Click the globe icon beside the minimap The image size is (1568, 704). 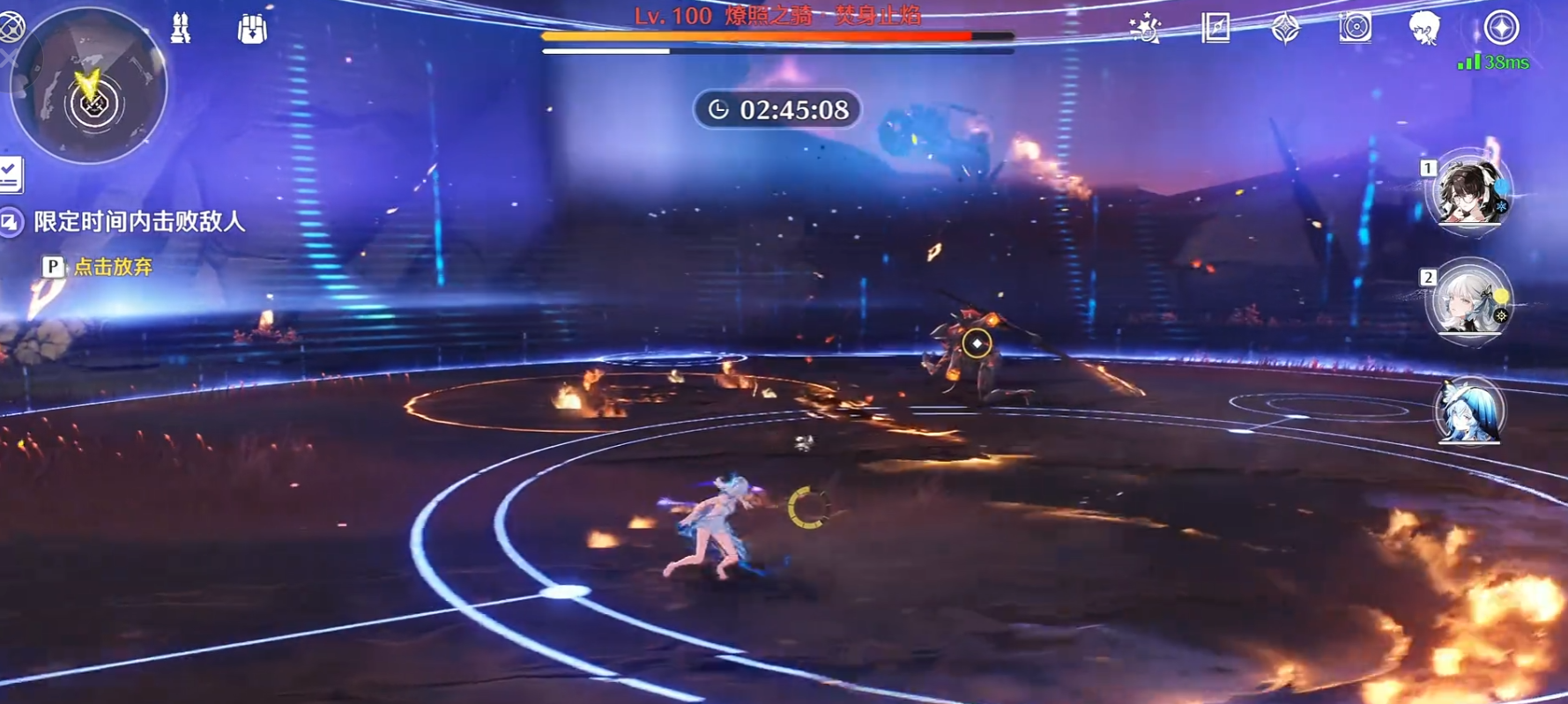coord(11,27)
